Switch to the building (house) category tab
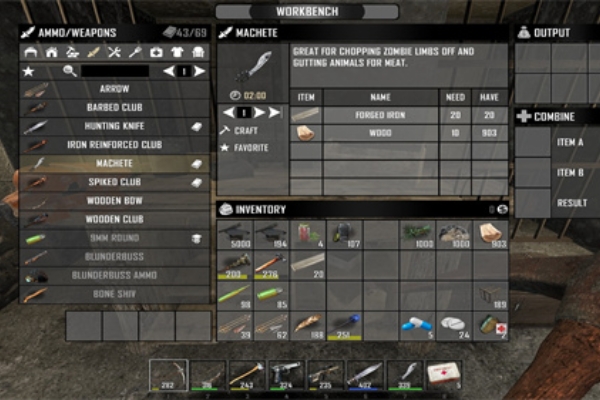Viewport: 600px width, 400px height. [51, 52]
